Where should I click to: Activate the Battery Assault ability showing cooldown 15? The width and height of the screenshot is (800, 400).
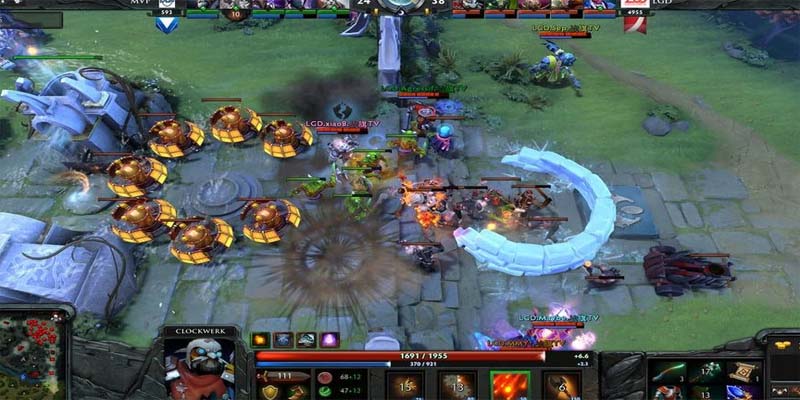[405, 385]
